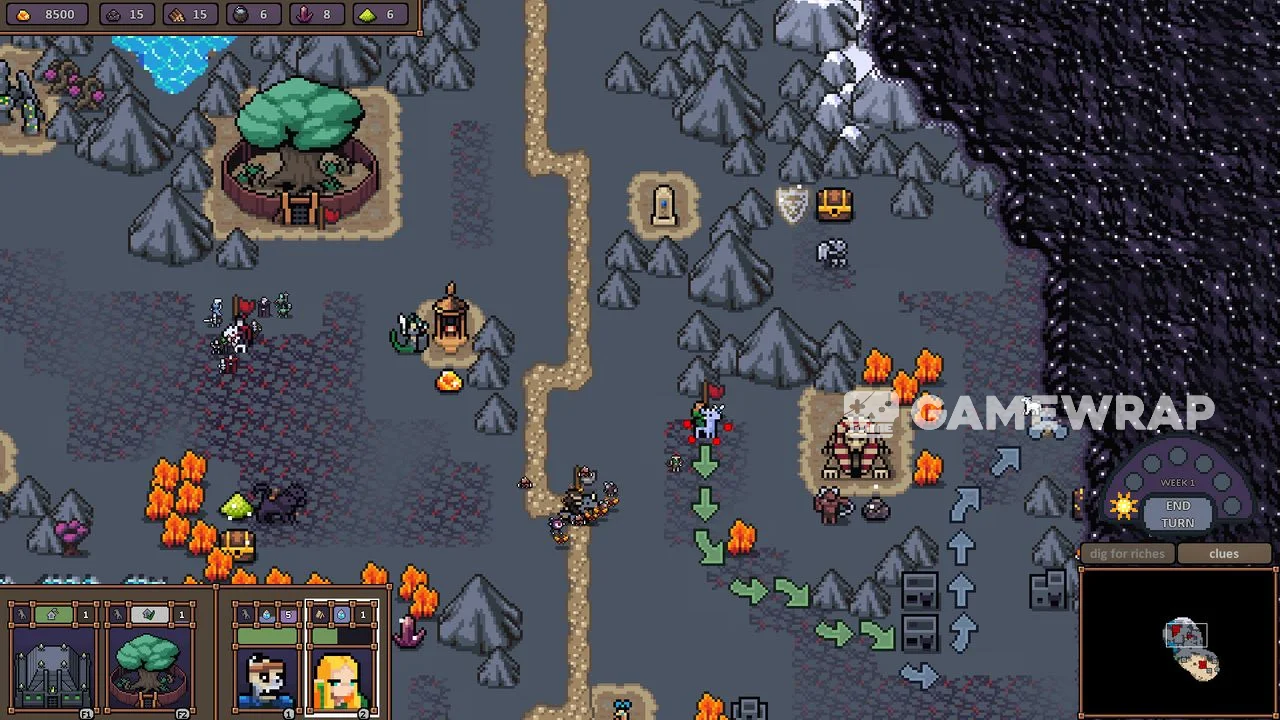Click the green build icon above fortress card
The height and width of the screenshot is (720, 1280).
(53, 614)
